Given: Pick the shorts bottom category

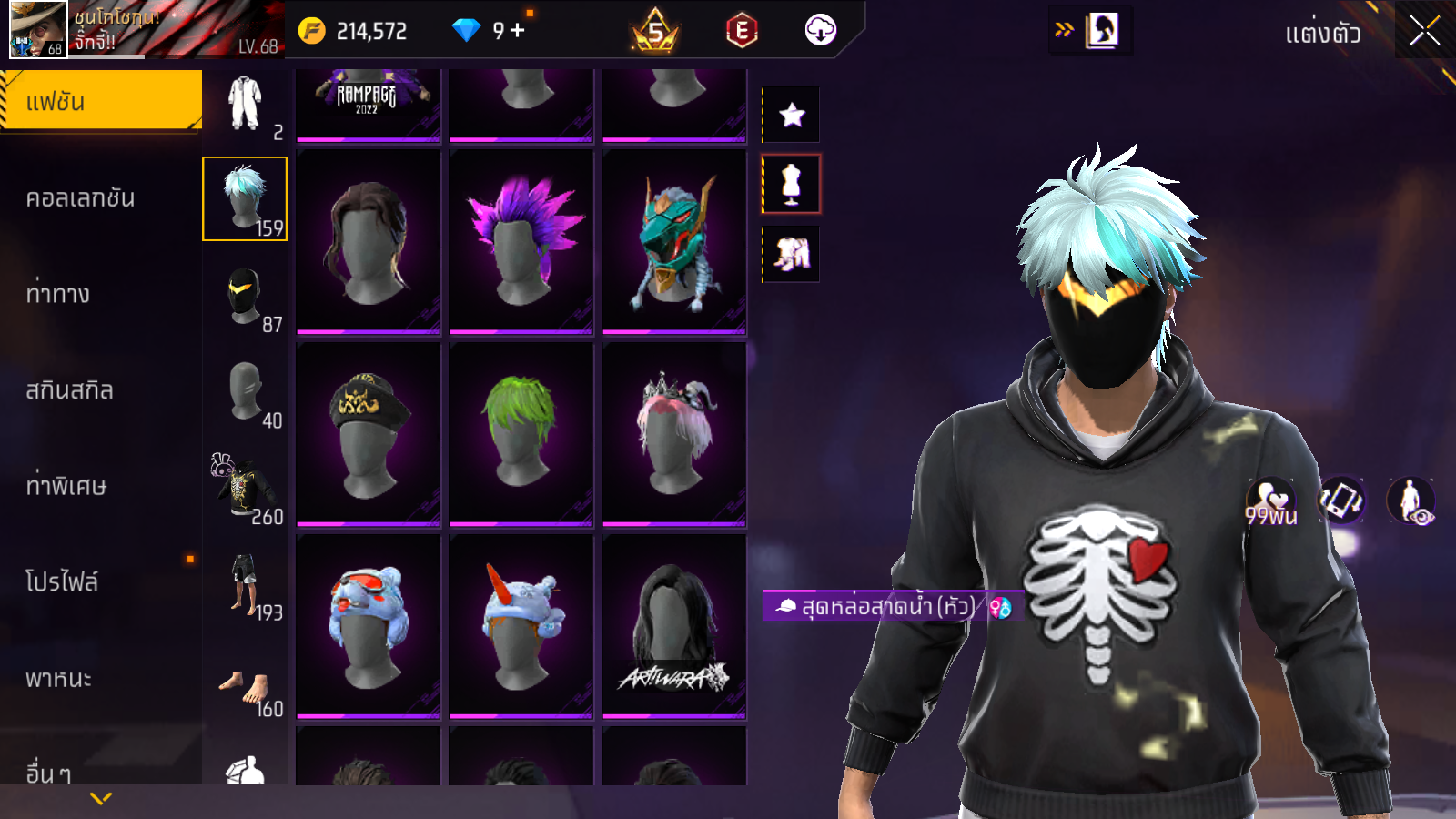Looking at the screenshot, I should tap(245, 585).
